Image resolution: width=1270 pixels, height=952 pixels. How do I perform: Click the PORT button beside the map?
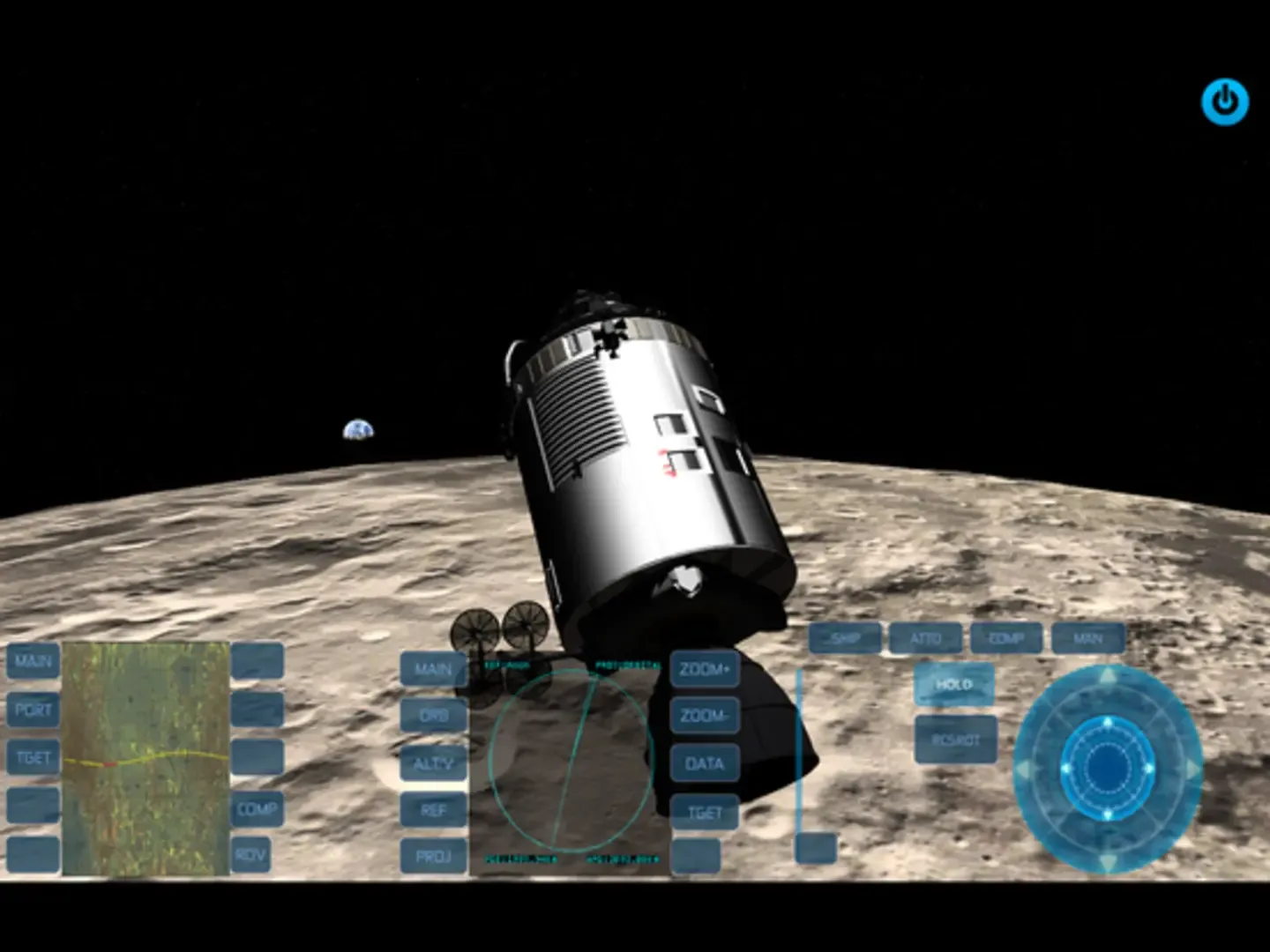33,709
